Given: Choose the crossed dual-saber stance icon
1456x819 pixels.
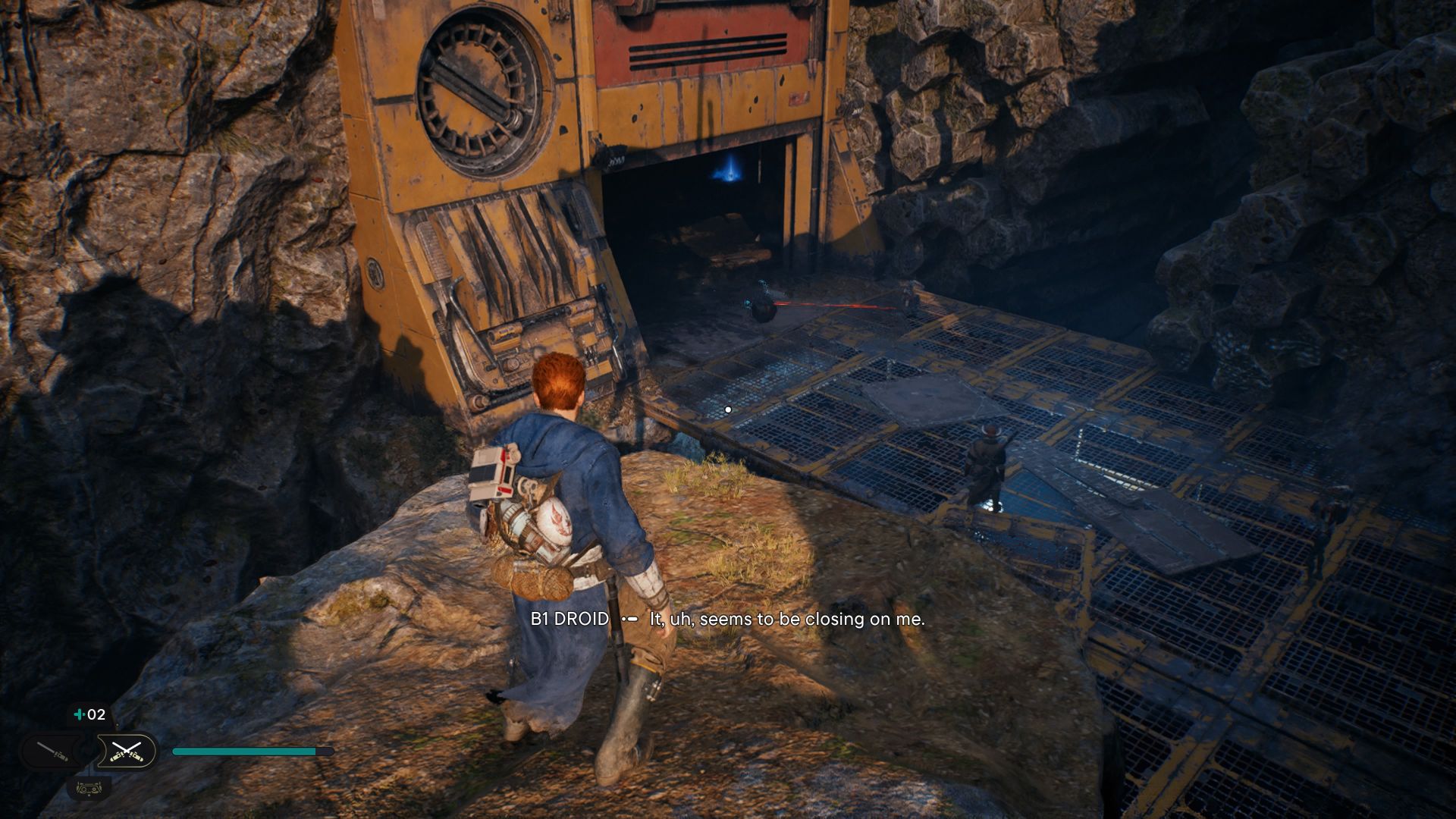Looking at the screenshot, I should coord(126,752).
